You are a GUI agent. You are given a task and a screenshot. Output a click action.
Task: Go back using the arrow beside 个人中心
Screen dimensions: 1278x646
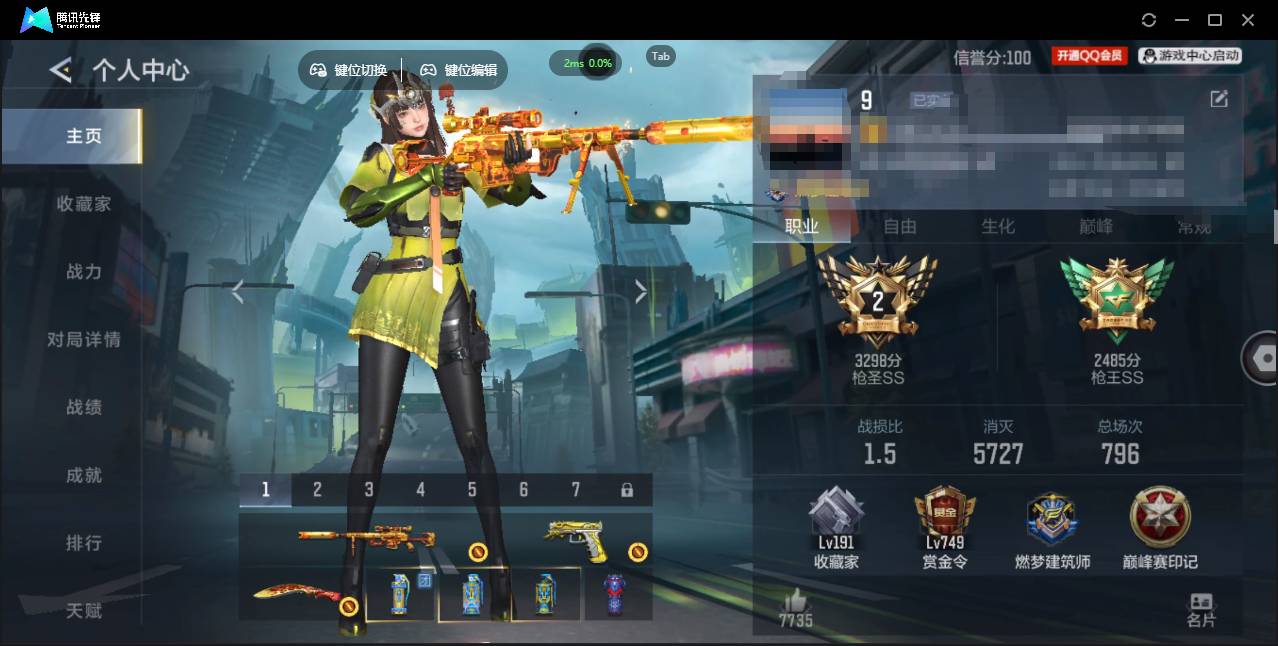click(x=60, y=70)
